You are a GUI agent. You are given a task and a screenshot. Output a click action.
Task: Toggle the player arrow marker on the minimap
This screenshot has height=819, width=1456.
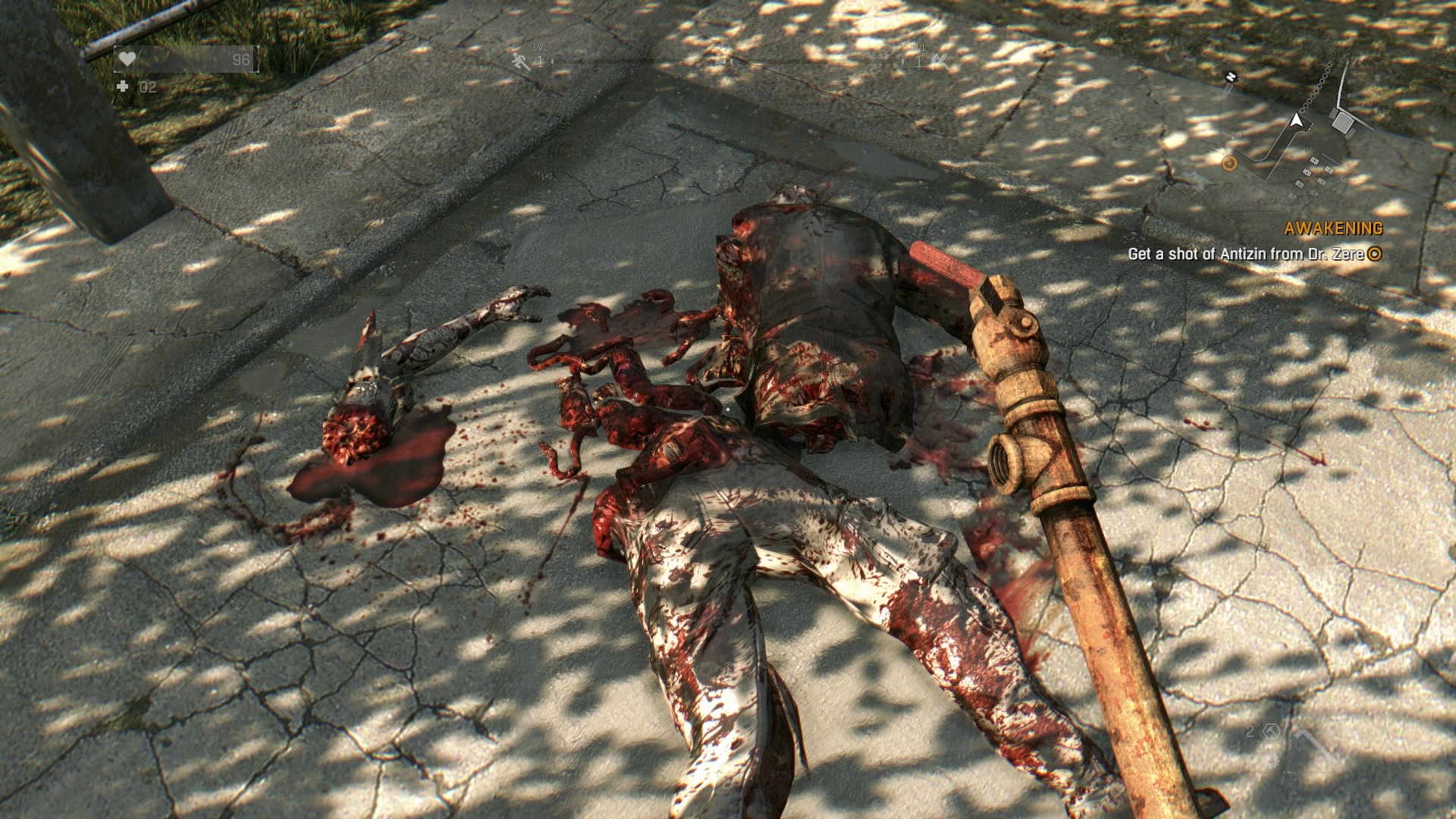pos(1297,121)
